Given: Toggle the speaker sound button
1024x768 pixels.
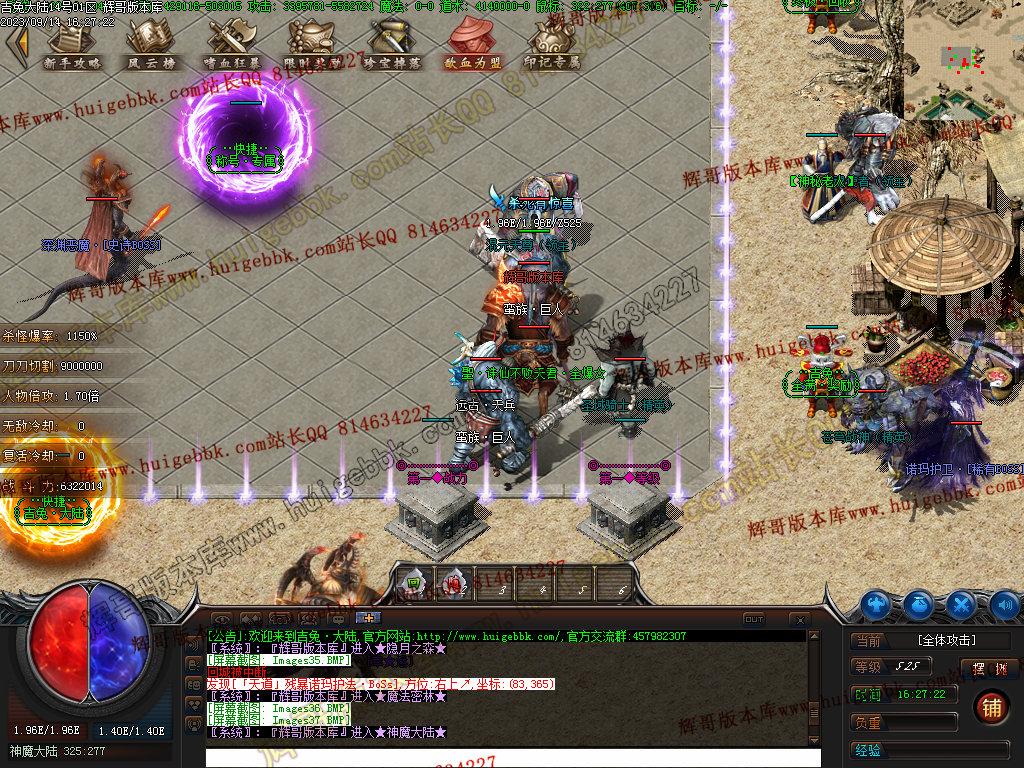Looking at the screenshot, I should [x=1004, y=604].
